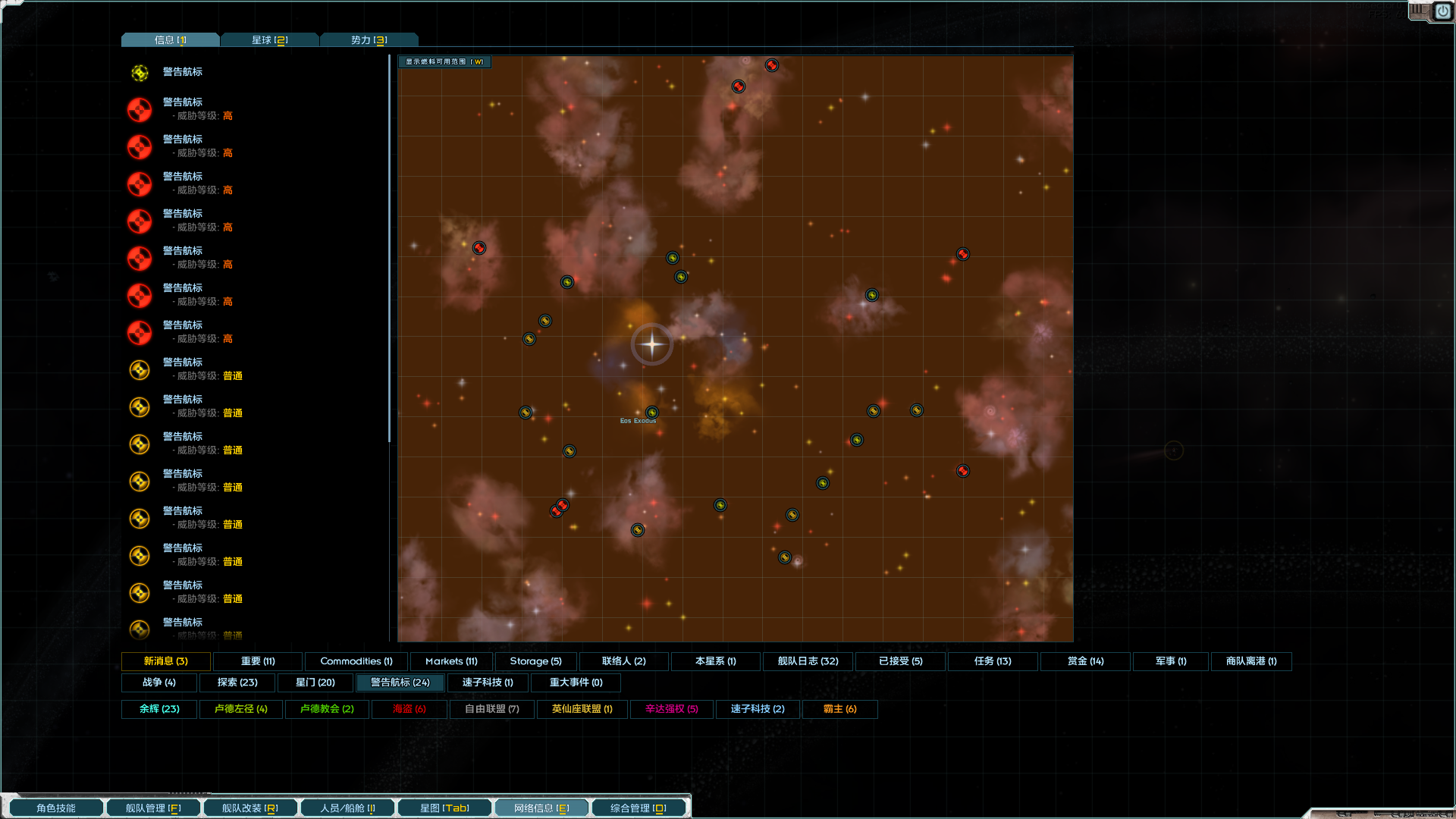
Task: Select the red beacon near the left orange nebula
Action: pos(479,247)
